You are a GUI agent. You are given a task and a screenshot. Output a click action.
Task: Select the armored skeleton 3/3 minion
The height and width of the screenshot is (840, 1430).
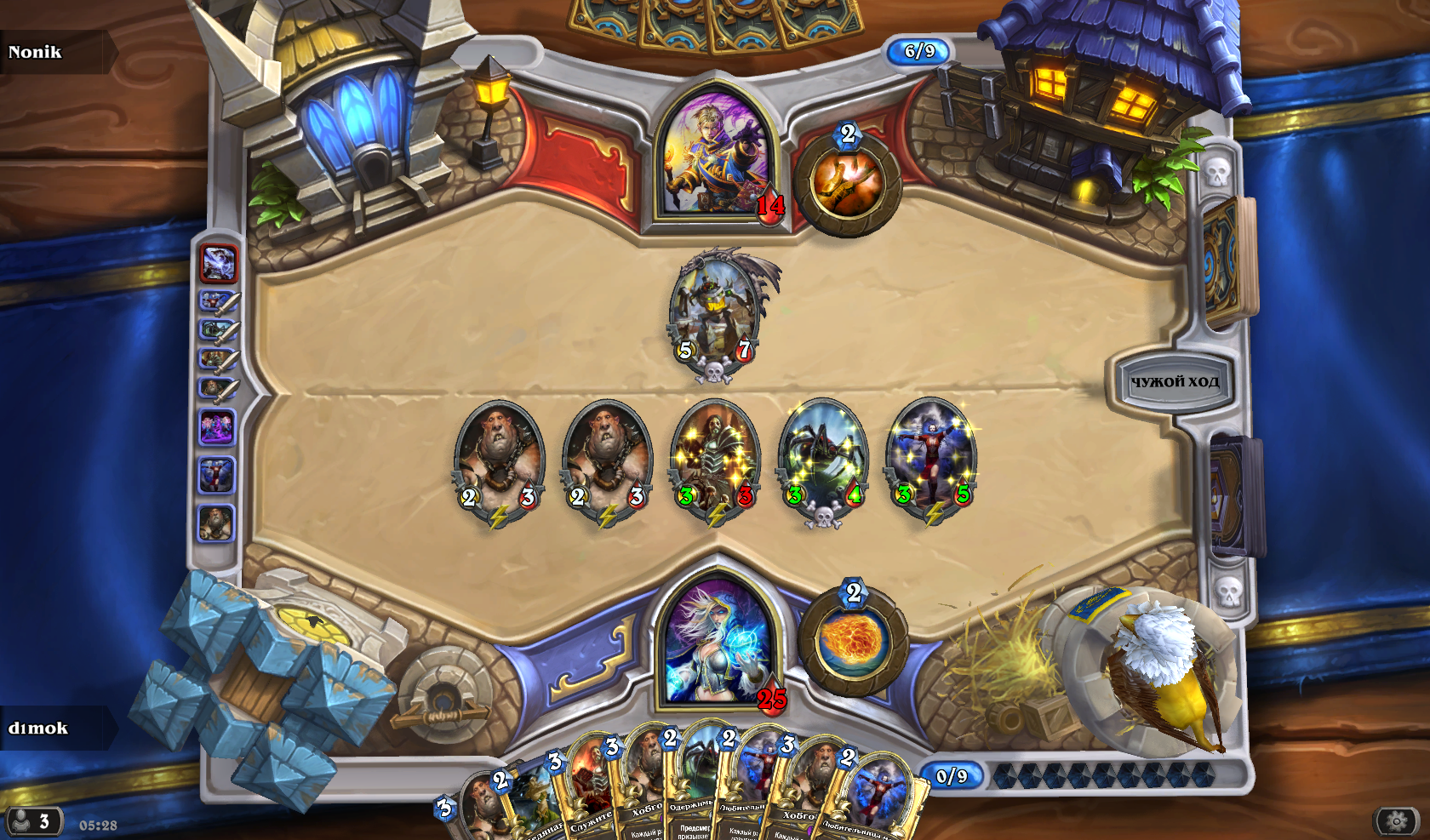click(715, 460)
